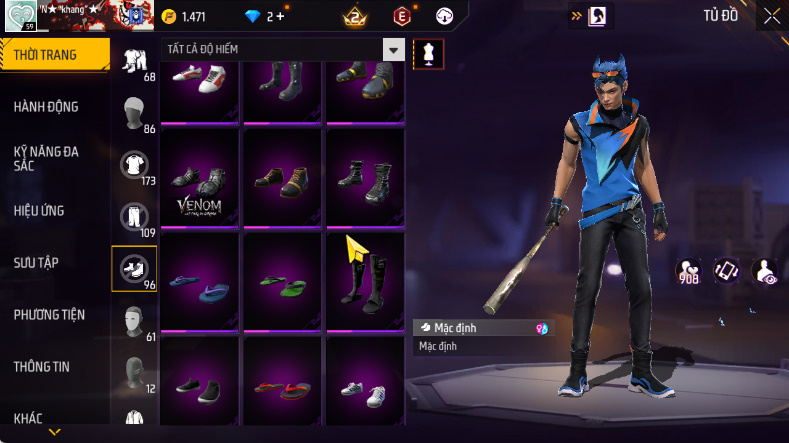Image resolution: width=789 pixels, height=443 pixels.
Task: Open the HÀNH ĐỘNG section
Action: tap(46, 107)
